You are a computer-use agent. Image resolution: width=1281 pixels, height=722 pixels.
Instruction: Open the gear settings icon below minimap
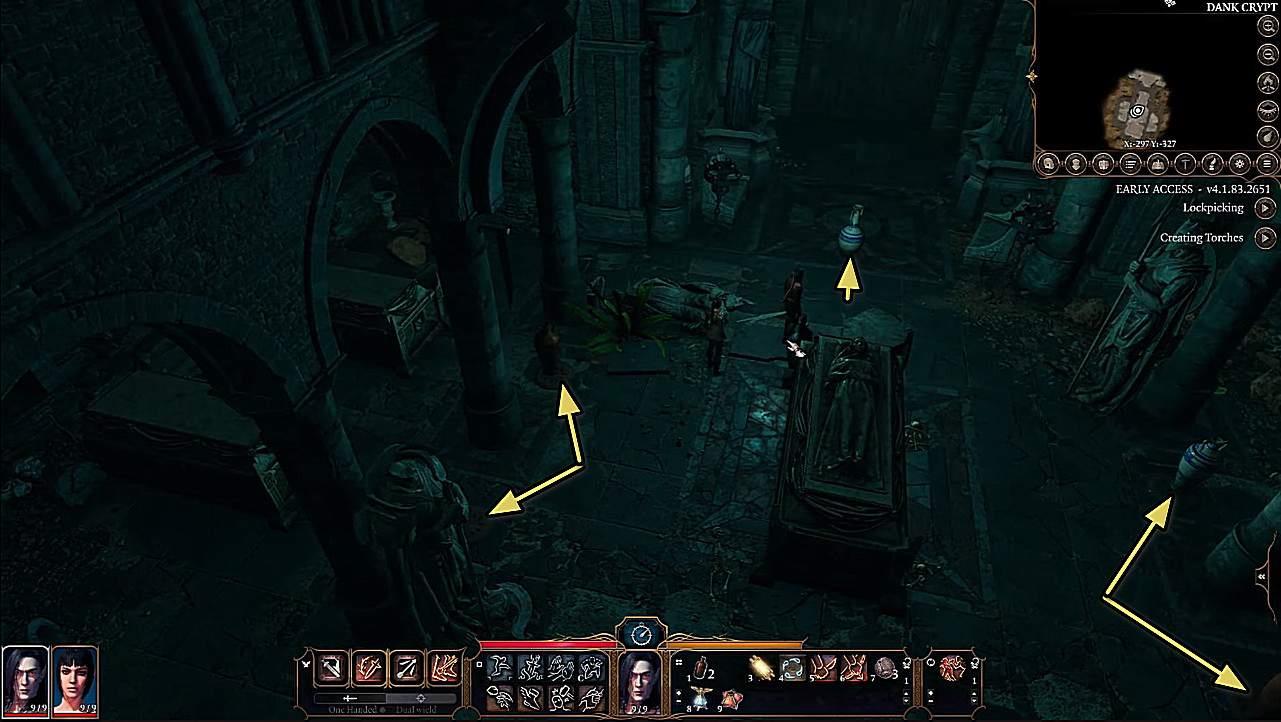click(1240, 163)
